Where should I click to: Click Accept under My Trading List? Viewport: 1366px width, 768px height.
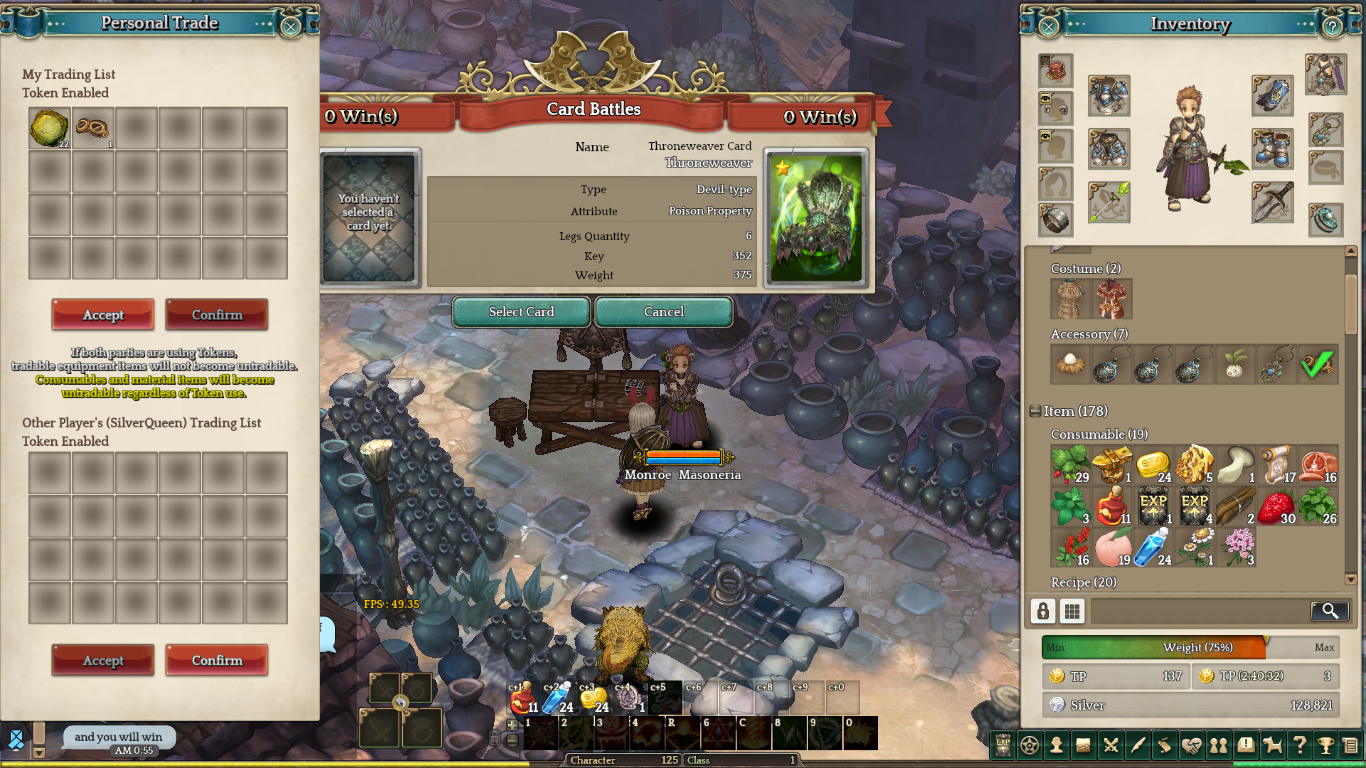tap(103, 314)
